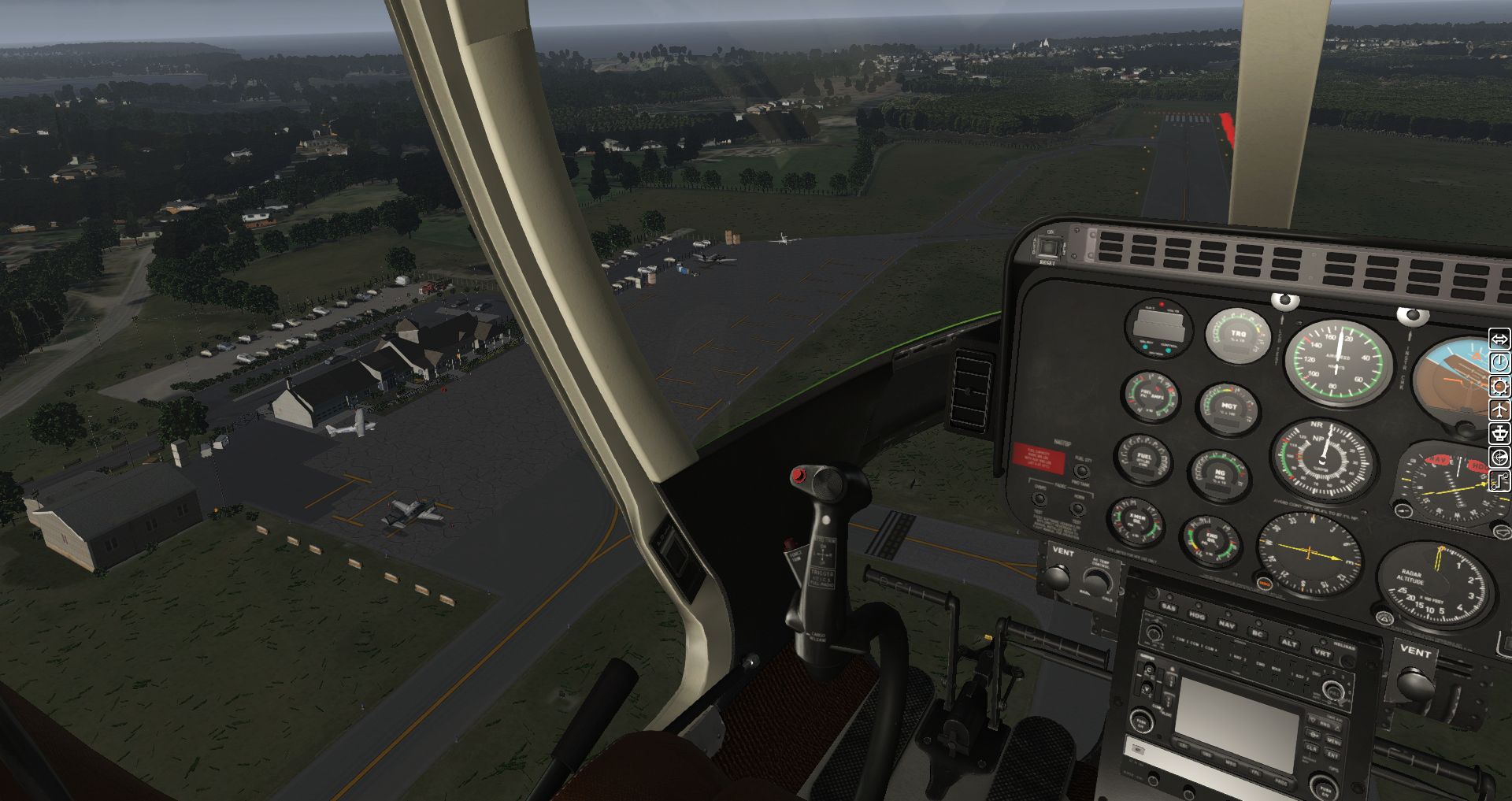Click the CLR button on the GPS
The width and height of the screenshot is (1512, 801).
1312,747
